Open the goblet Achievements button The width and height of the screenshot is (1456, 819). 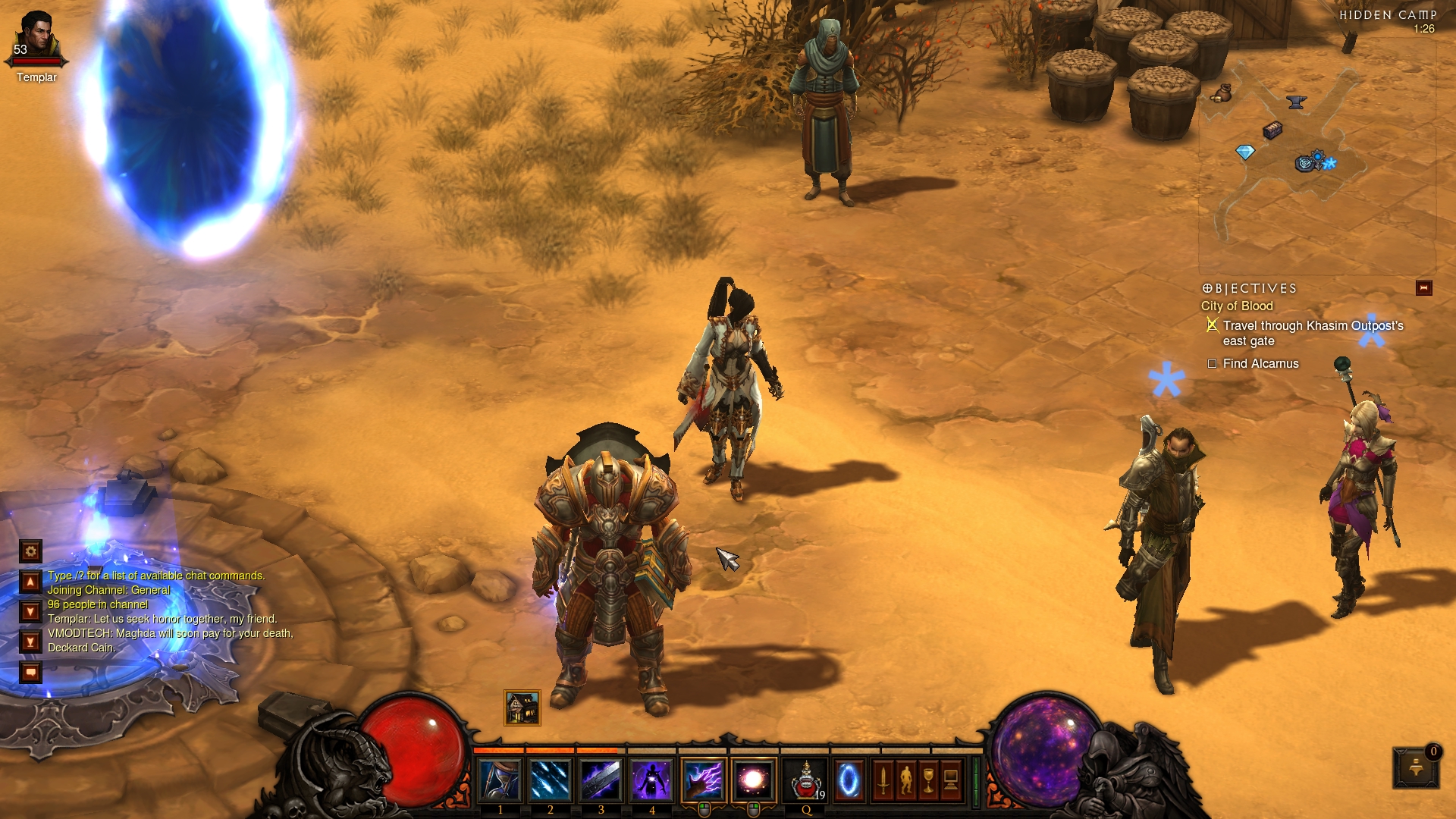pyautogui.click(x=928, y=780)
